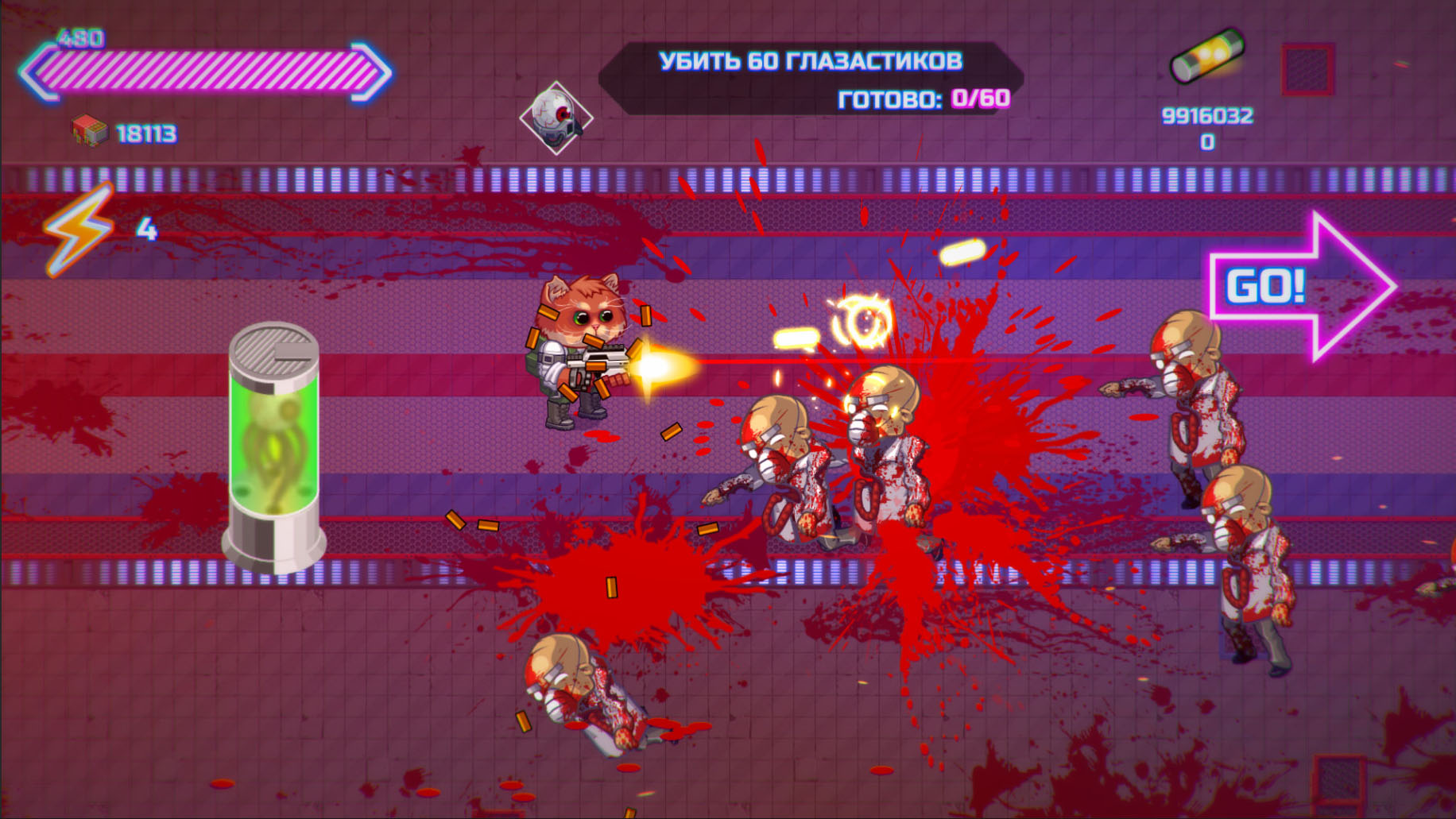Click the neon GO! arrow
The width and height of the screenshot is (1456, 819).
tap(1300, 287)
